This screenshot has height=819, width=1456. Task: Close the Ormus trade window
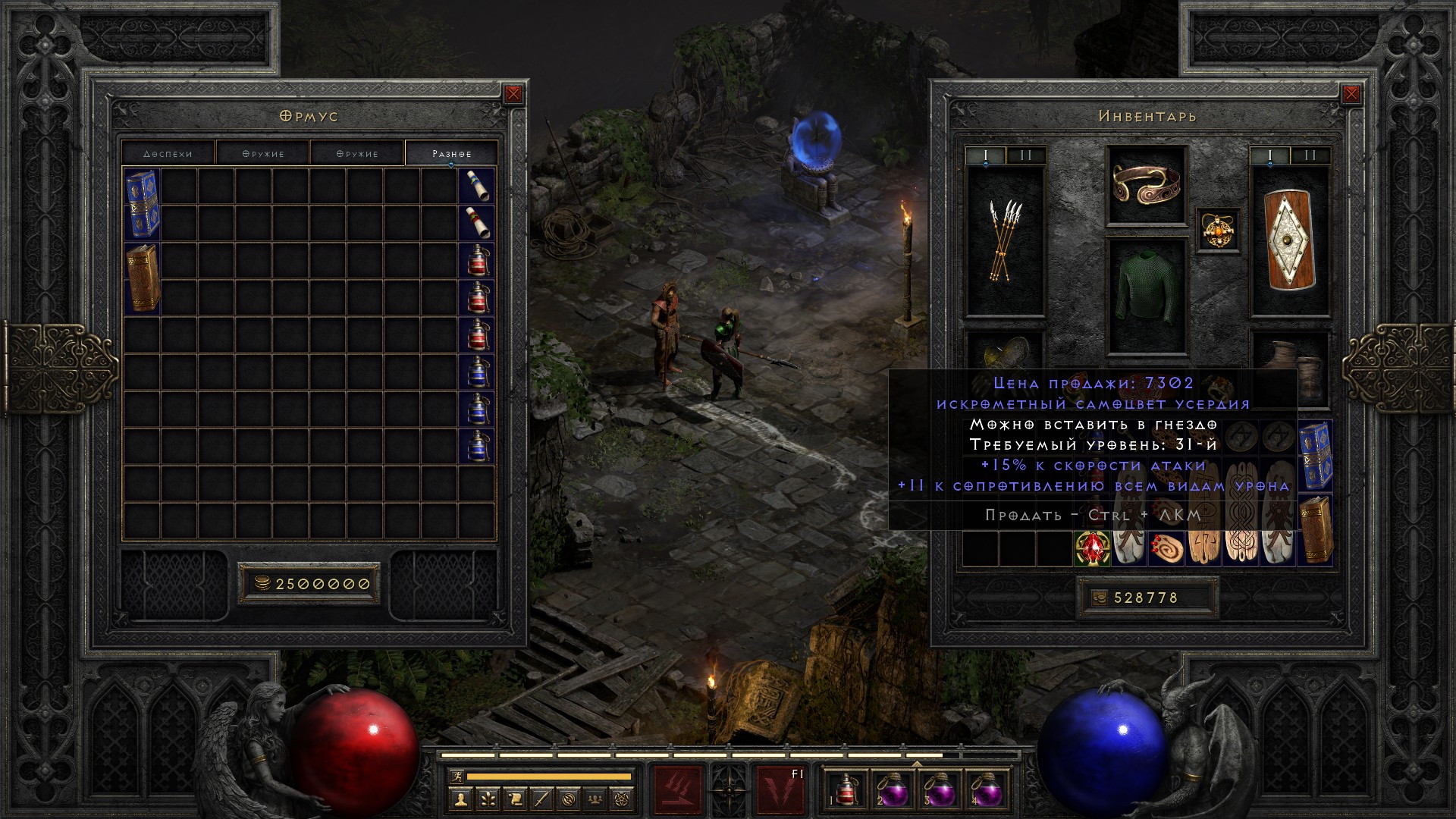point(513,94)
